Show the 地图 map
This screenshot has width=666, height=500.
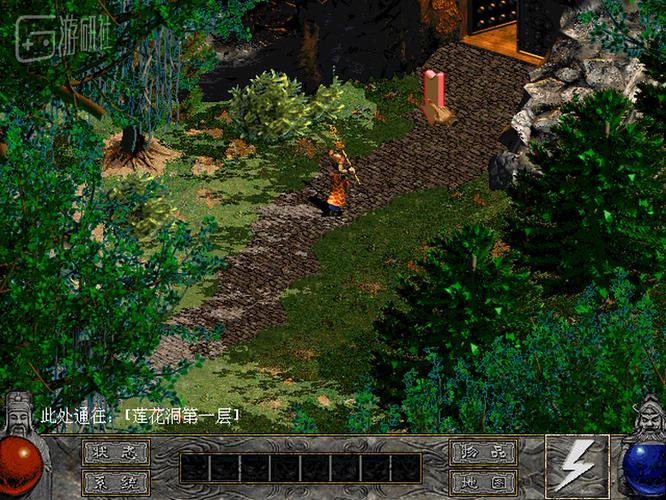tap(483, 482)
